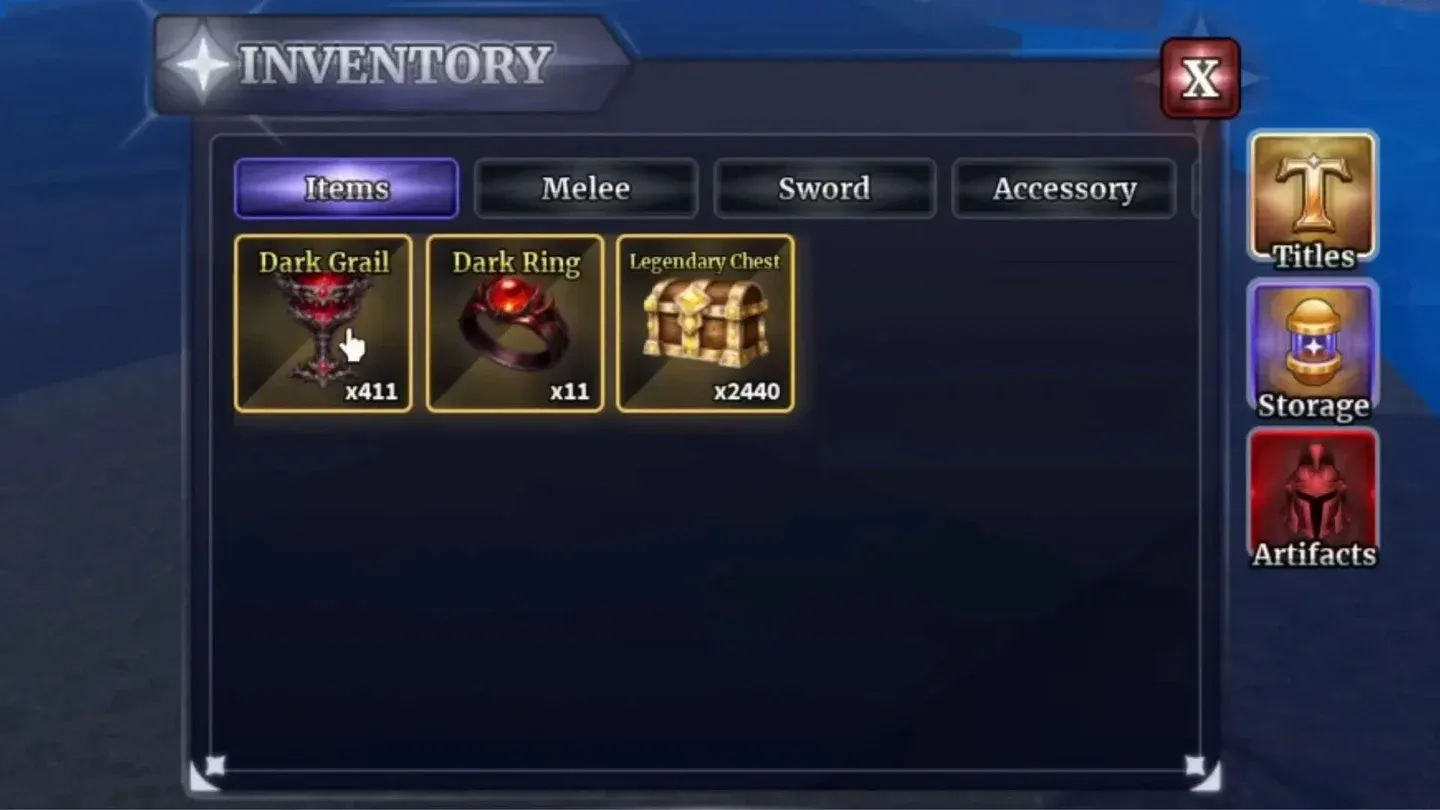Click the INVENTORY header banner
The height and width of the screenshot is (810, 1440).
(x=390, y=63)
